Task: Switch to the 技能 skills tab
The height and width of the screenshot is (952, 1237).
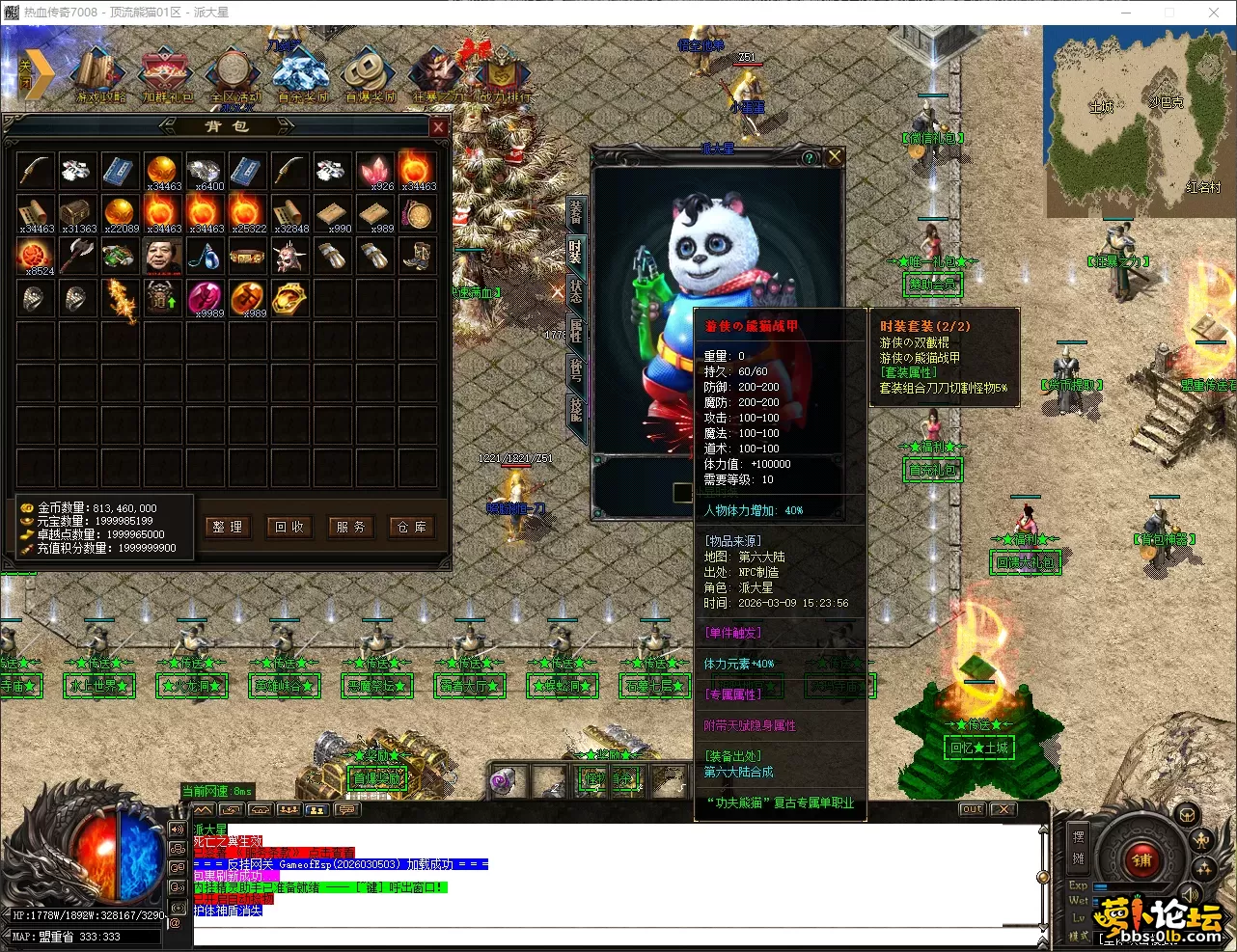Action: coord(576,409)
